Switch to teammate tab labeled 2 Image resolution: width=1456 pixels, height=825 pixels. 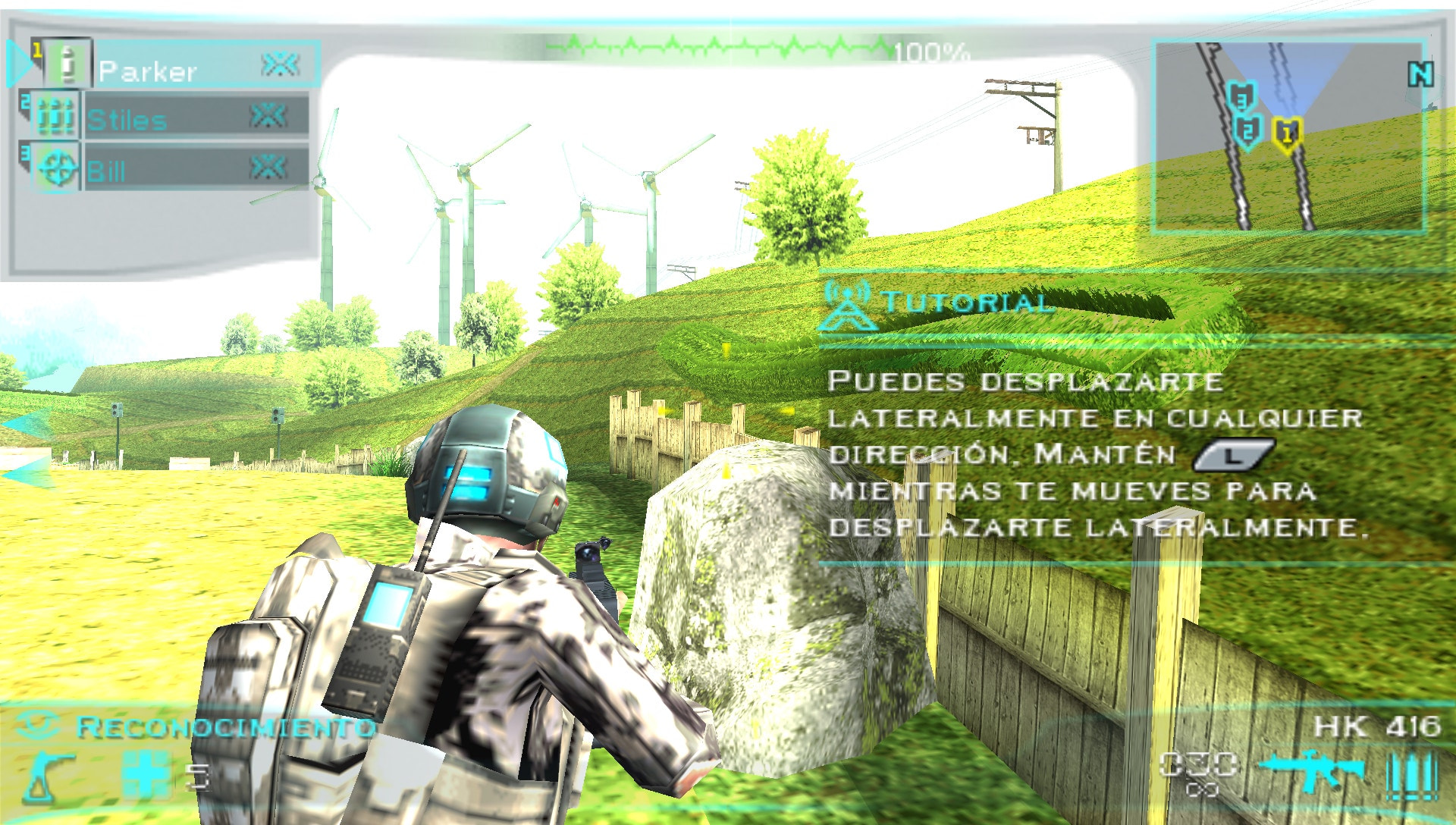[27, 99]
